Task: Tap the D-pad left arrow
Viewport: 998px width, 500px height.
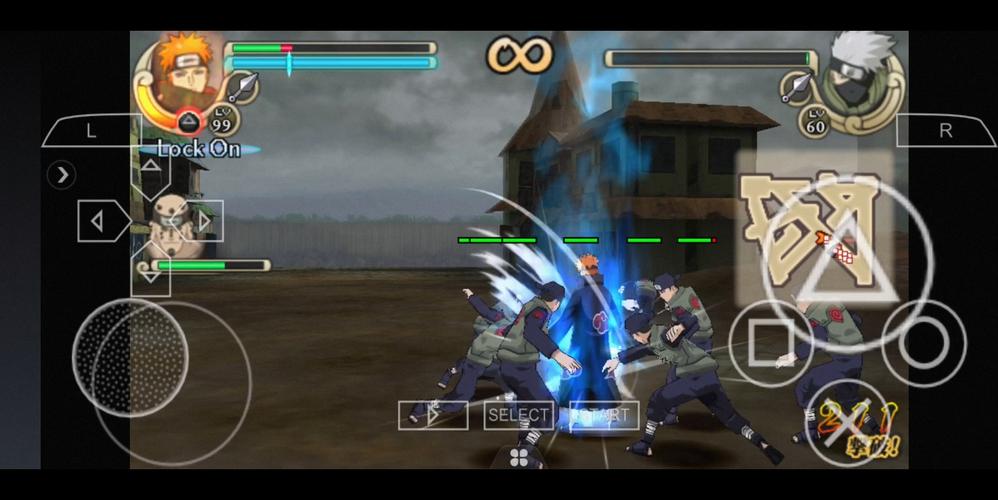Action: pos(102,221)
